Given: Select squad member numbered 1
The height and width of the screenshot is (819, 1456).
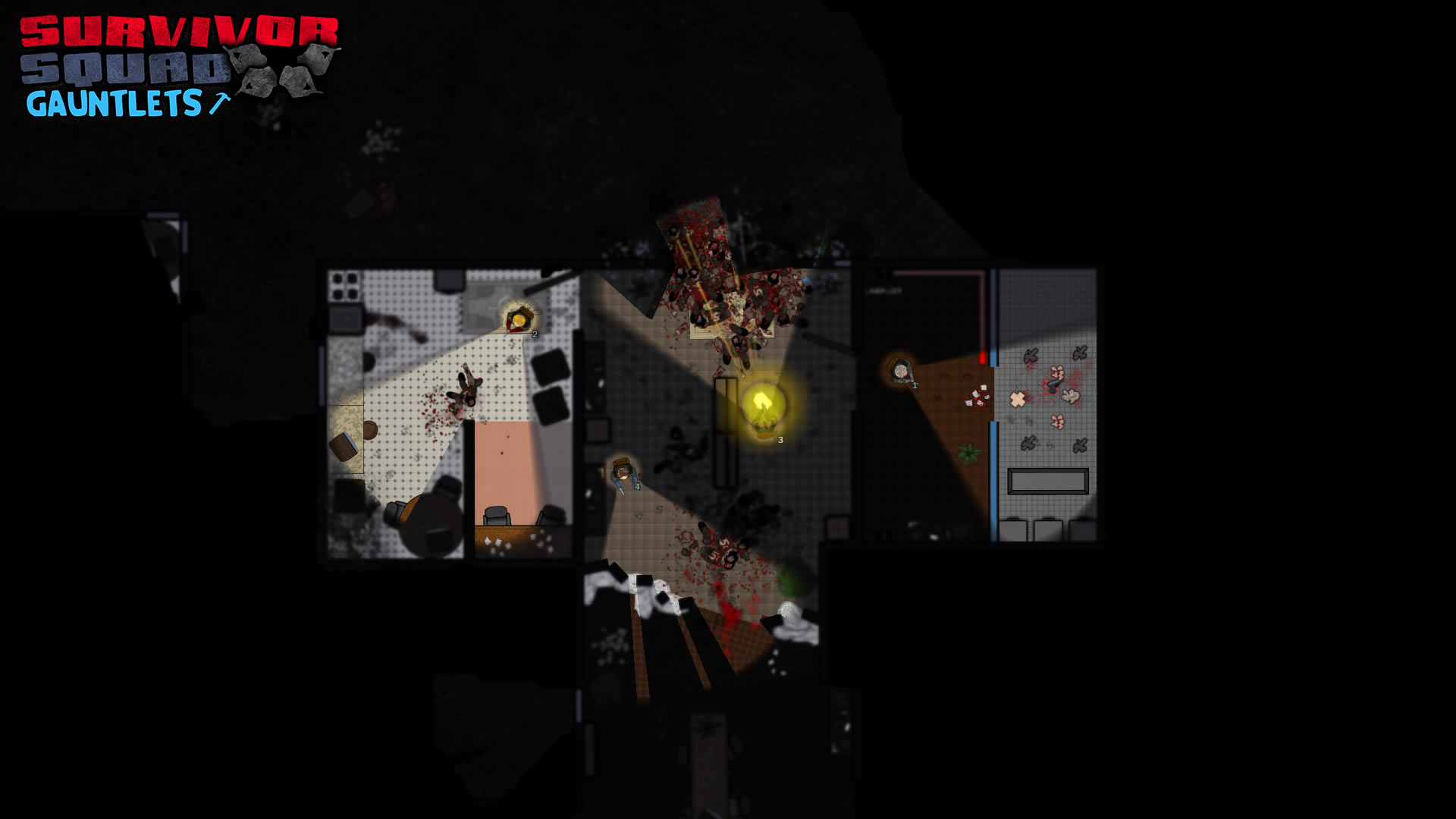Looking at the screenshot, I should tap(900, 371).
